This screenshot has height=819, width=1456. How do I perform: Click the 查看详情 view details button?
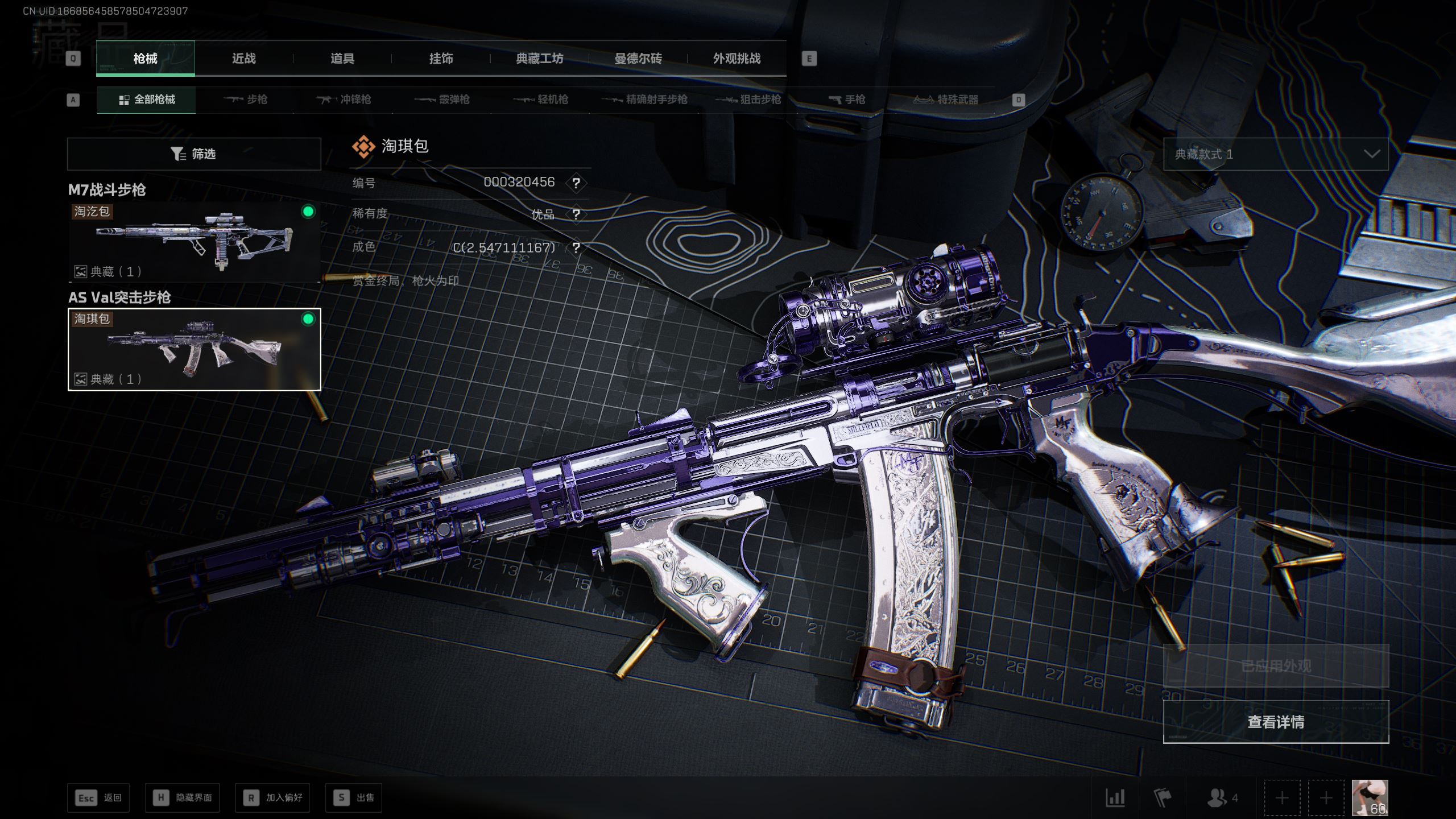(1276, 722)
